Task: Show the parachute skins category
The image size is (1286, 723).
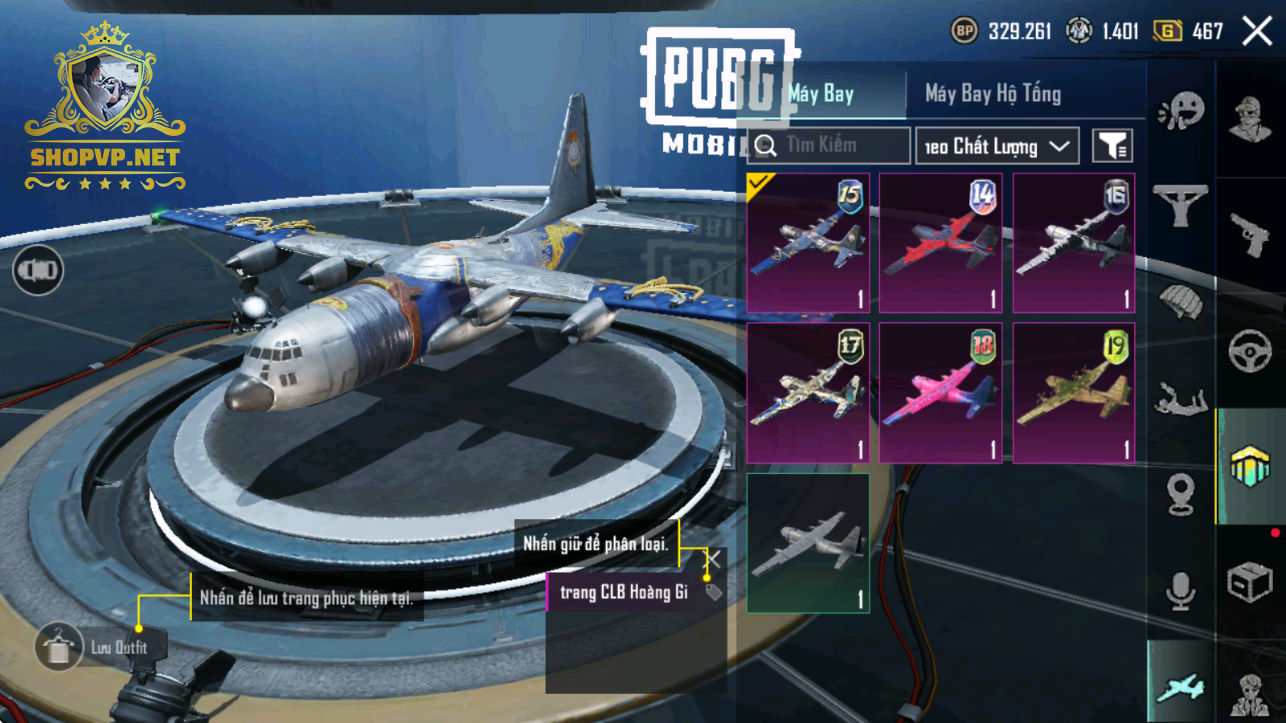Action: [1180, 301]
